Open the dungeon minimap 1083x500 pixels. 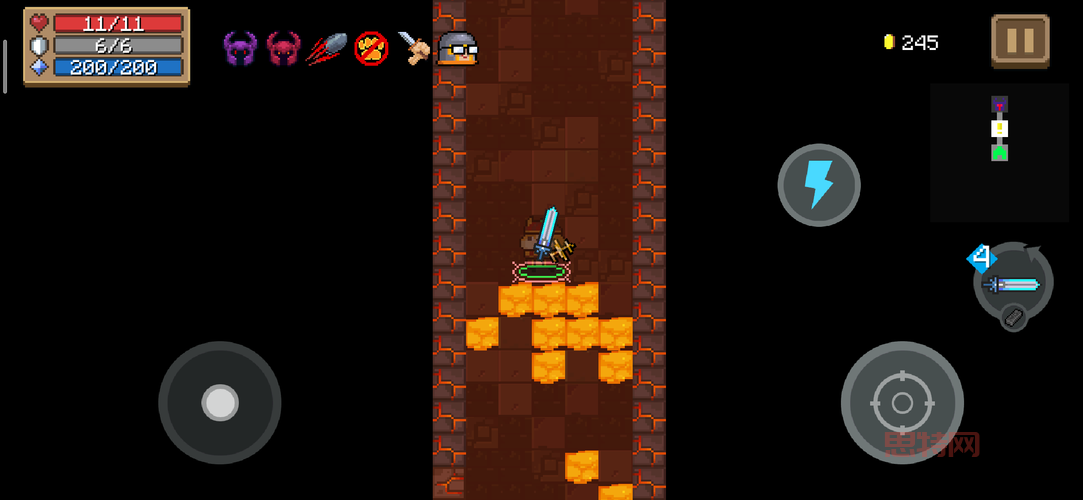[x=999, y=151]
